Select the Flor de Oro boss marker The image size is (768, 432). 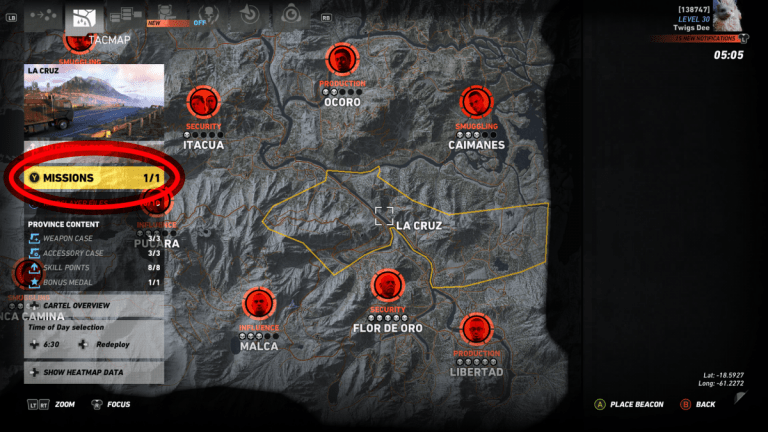tap(387, 286)
